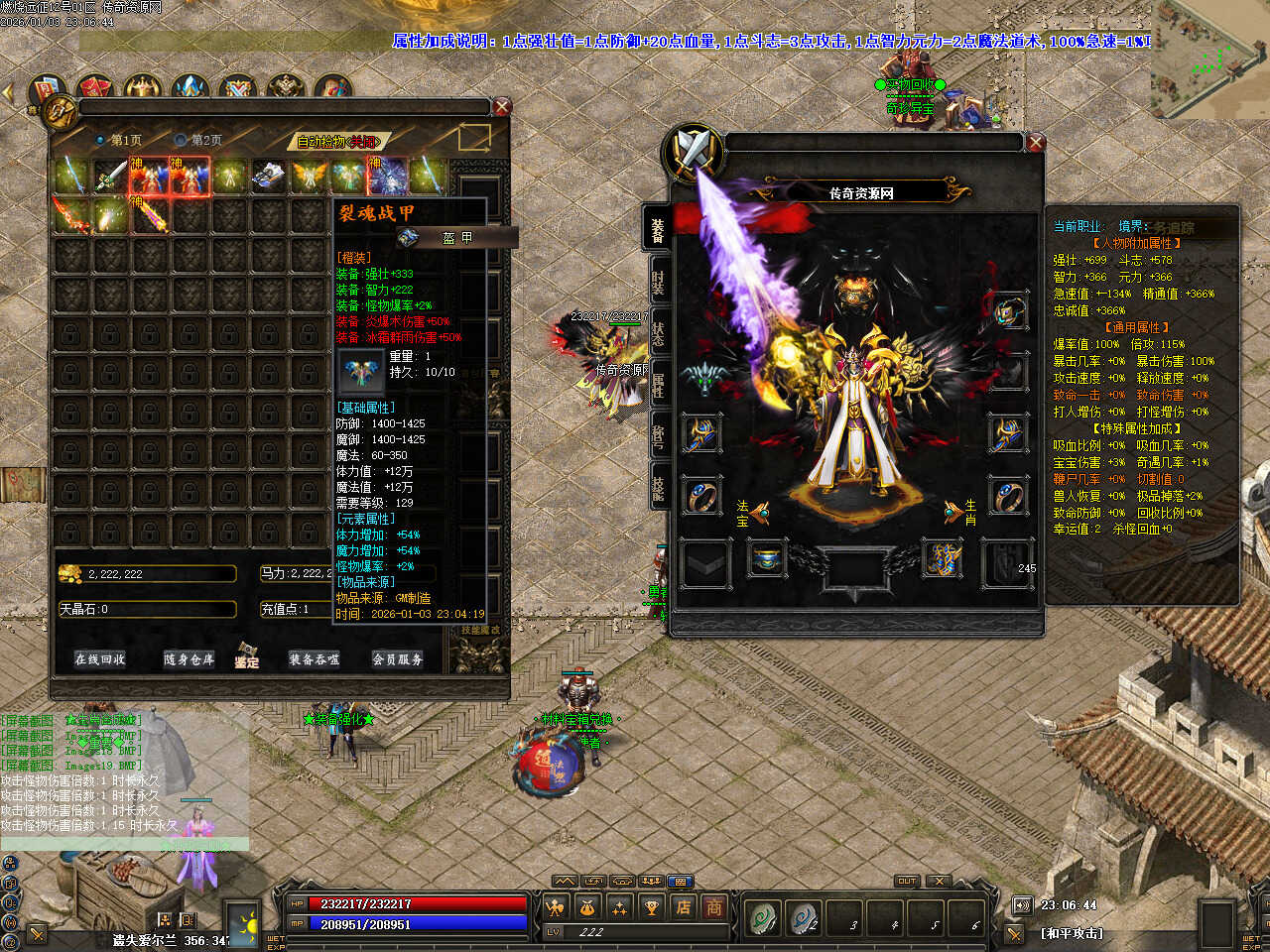Toggle the sound speaker icon
Image resolution: width=1270 pixels, height=952 pixels.
(x=1022, y=905)
